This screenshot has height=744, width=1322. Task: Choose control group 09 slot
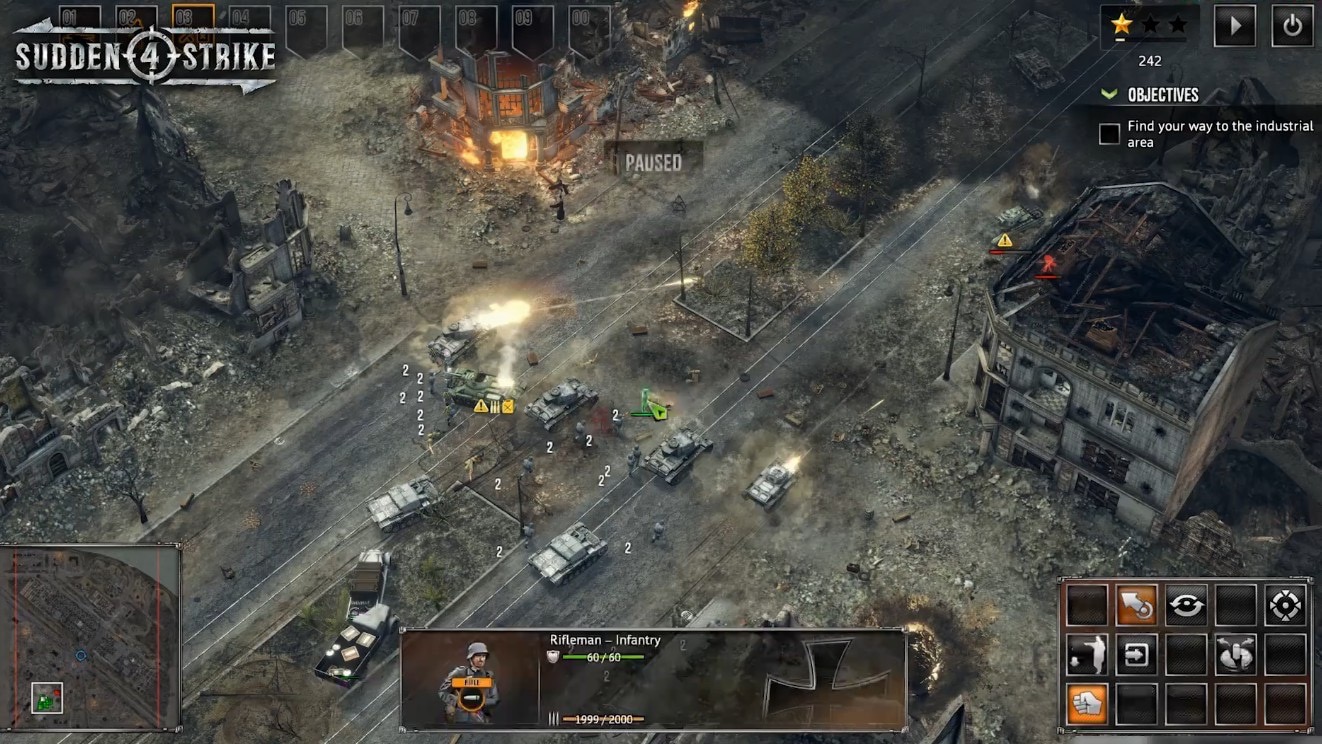[532, 28]
